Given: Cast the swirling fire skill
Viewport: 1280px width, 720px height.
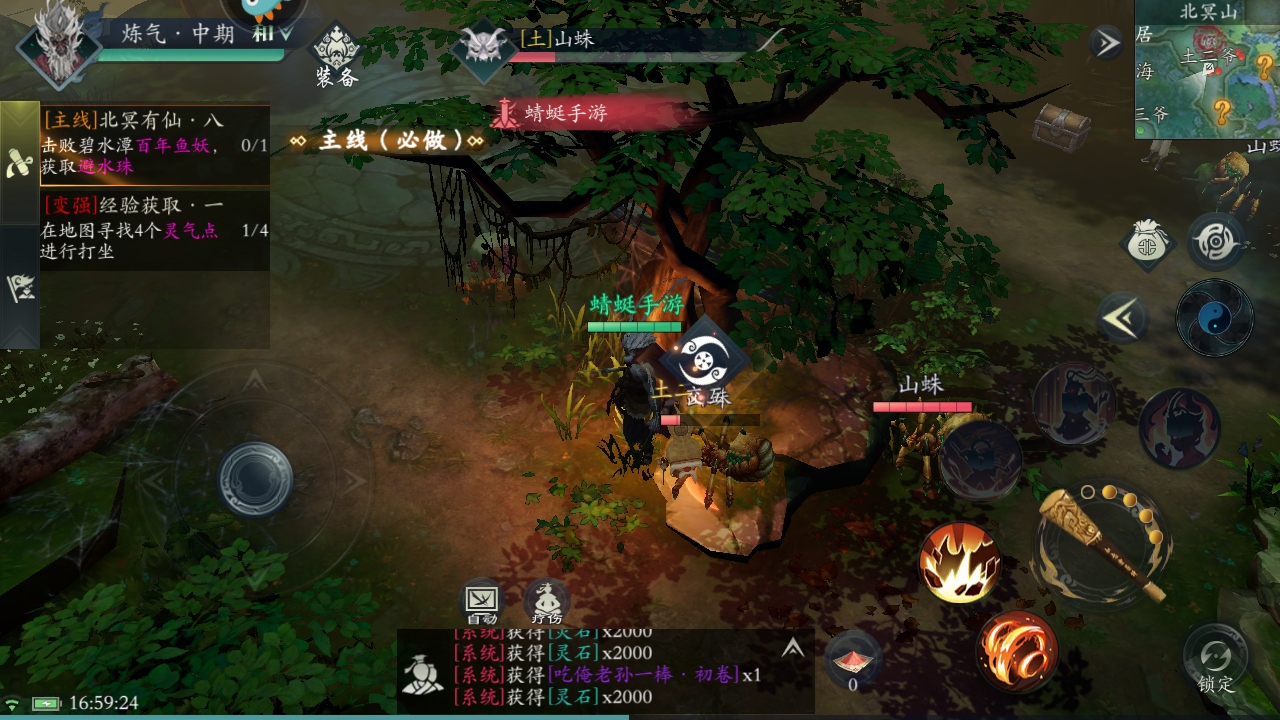Looking at the screenshot, I should click(1018, 652).
